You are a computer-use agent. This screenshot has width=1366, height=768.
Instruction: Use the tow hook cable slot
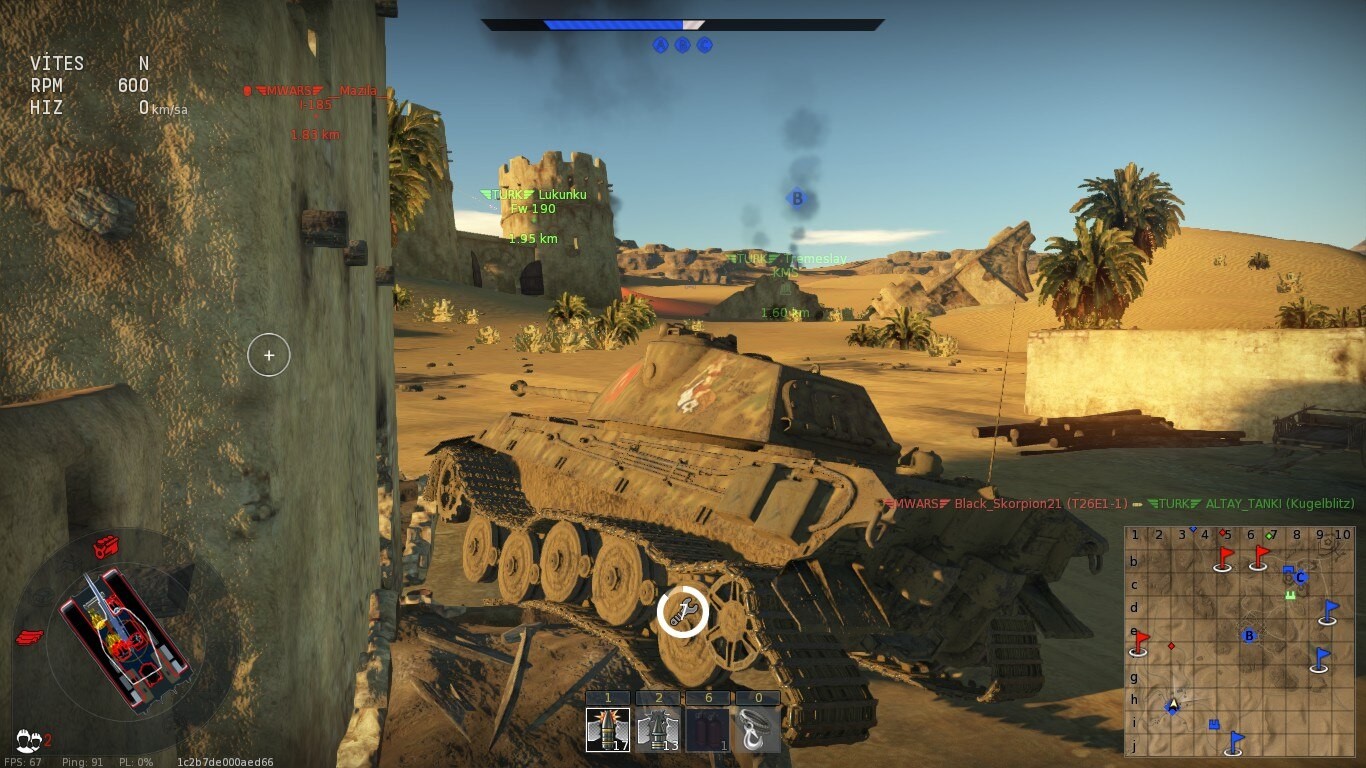tap(757, 729)
